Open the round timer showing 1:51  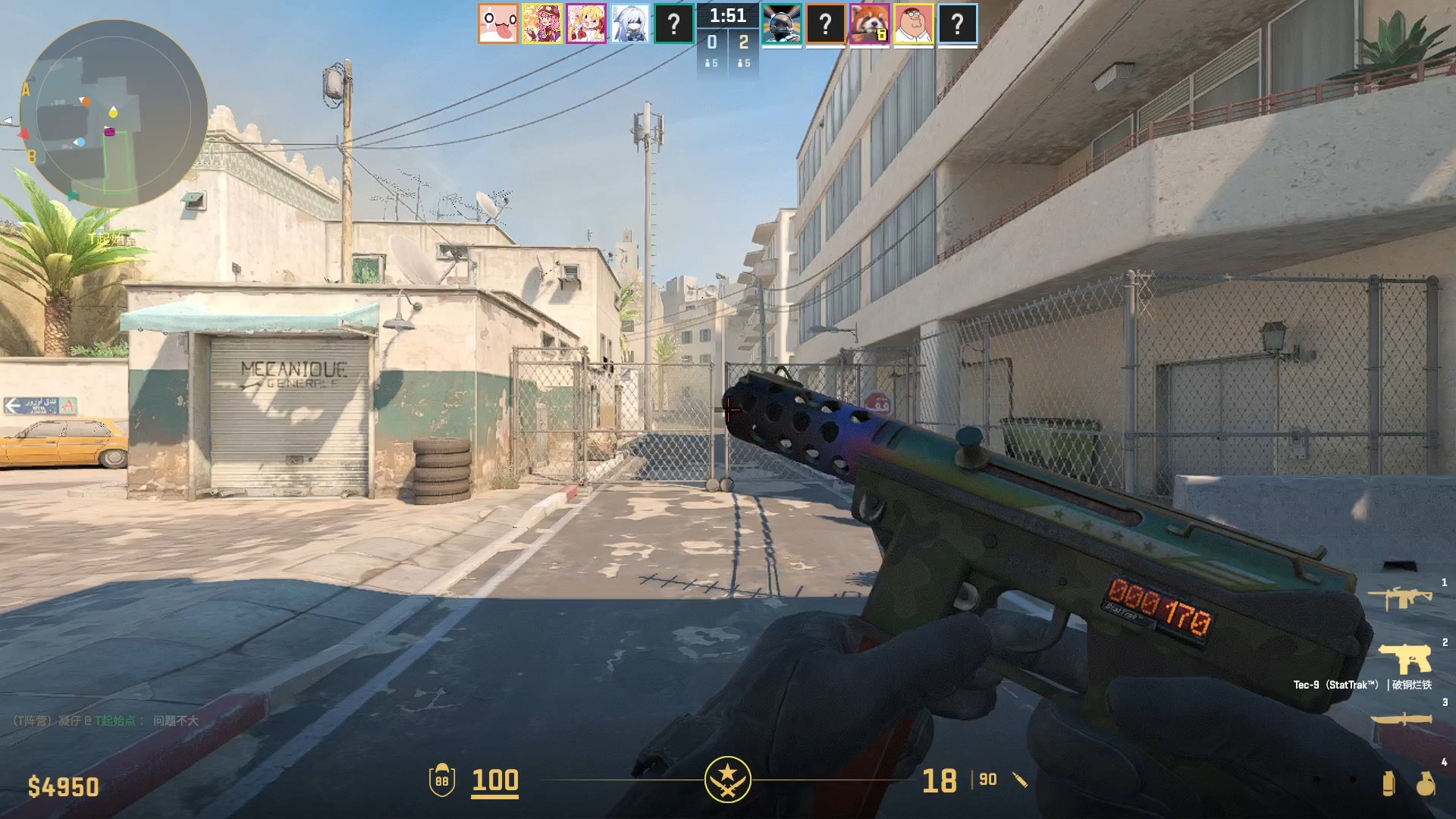click(727, 15)
